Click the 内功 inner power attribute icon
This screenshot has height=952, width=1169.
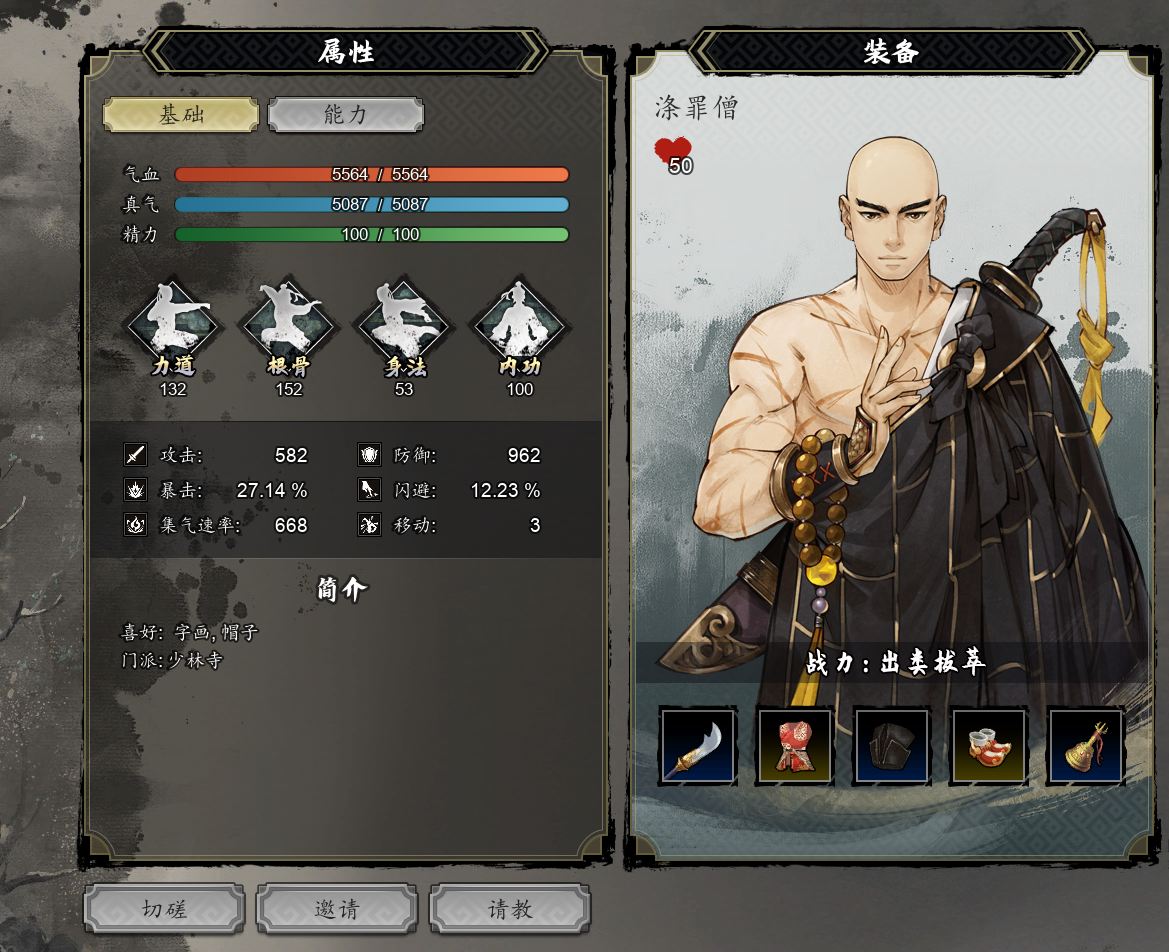(520, 324)
